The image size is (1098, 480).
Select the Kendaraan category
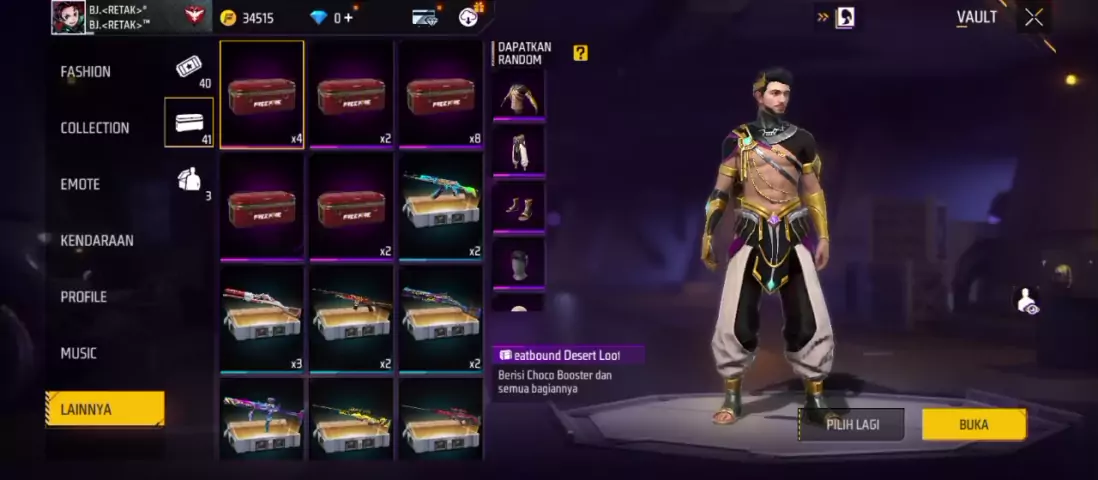pyautogui.click(x=97, y=240)
